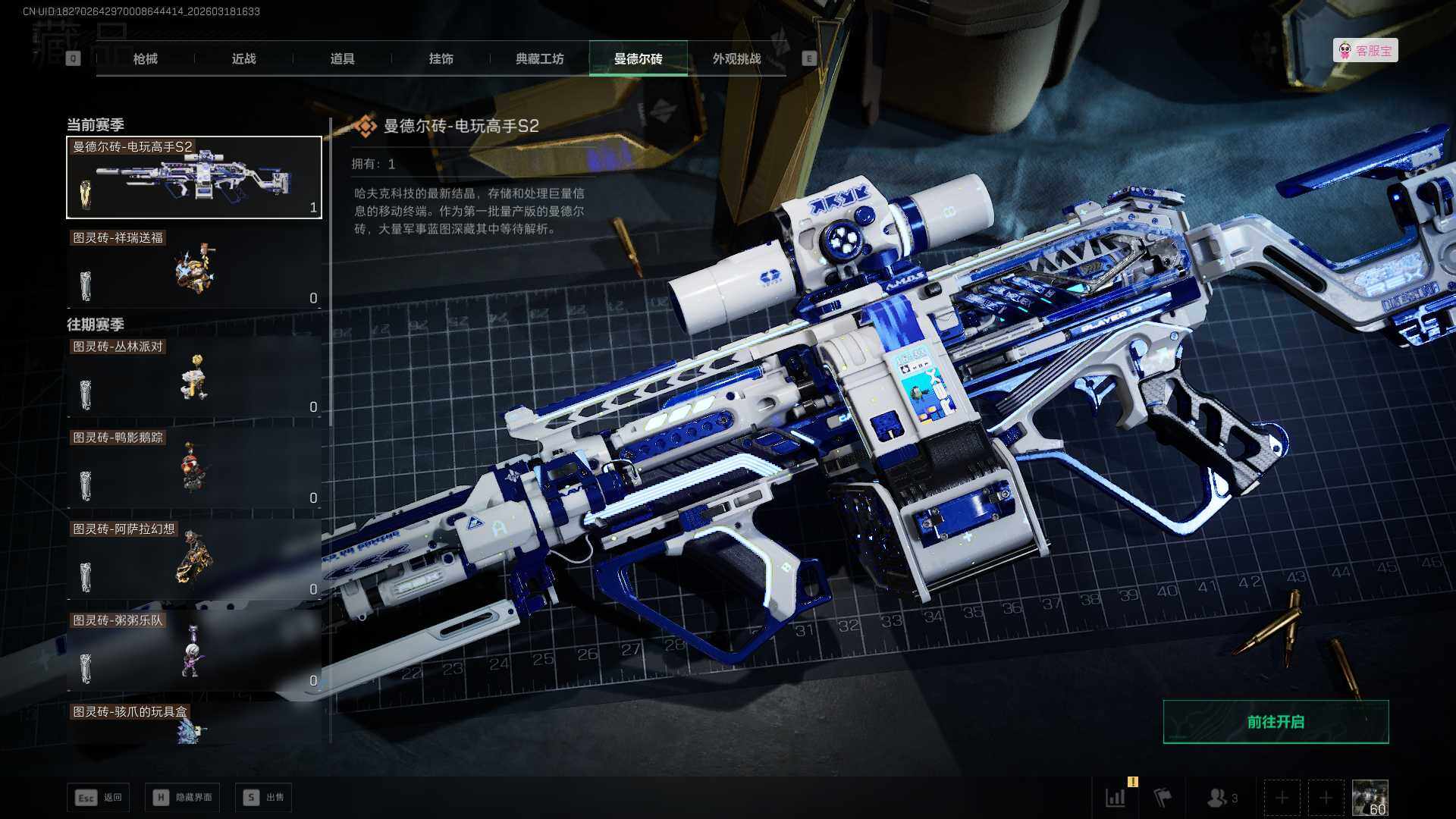Click the 隐藏界面 hide interface button
Viewport: 1456px width, 819px height.
coord(183,797)
